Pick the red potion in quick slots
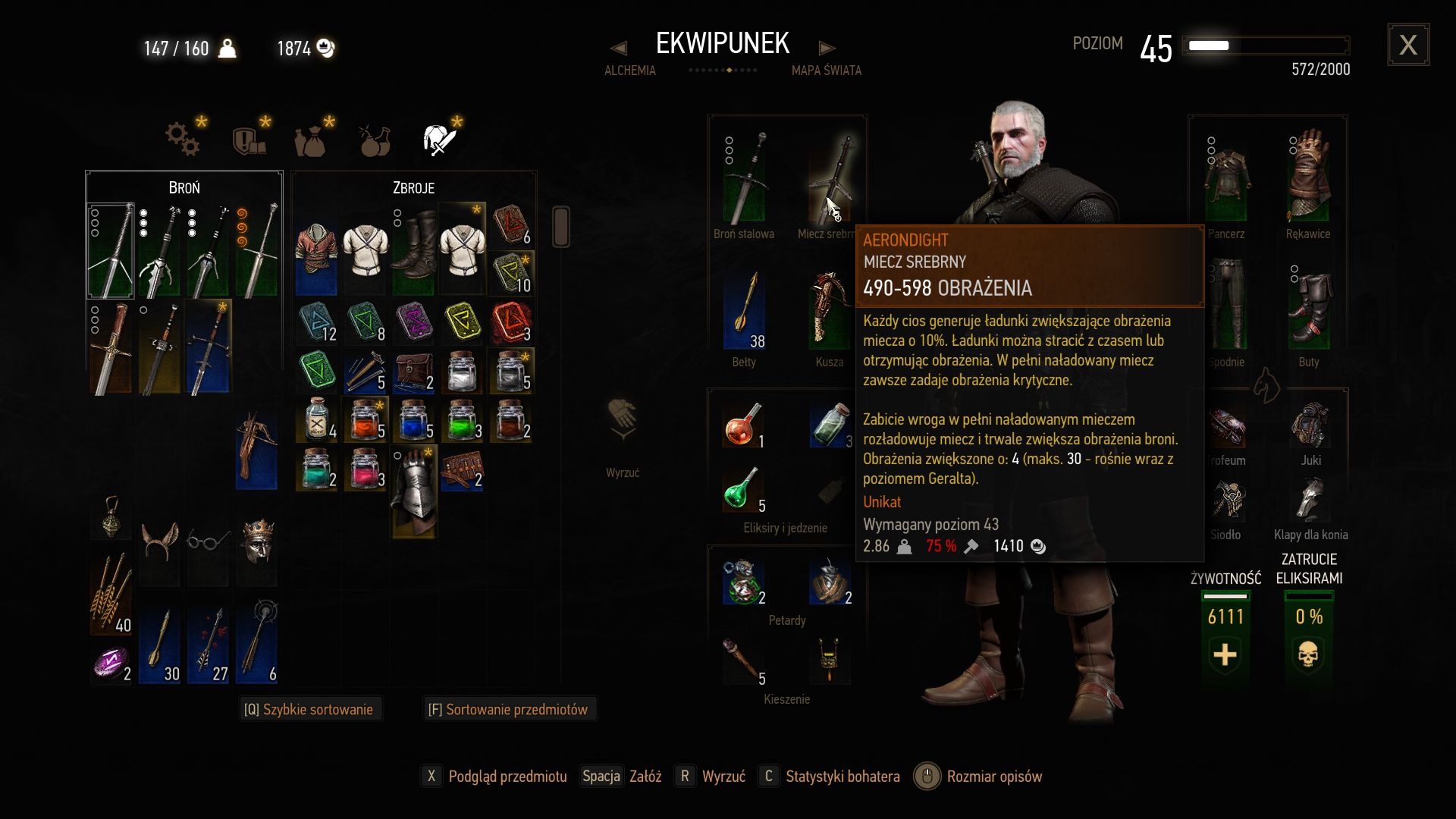Viewport: 1456px width, 819px height. tap(742, 425)
